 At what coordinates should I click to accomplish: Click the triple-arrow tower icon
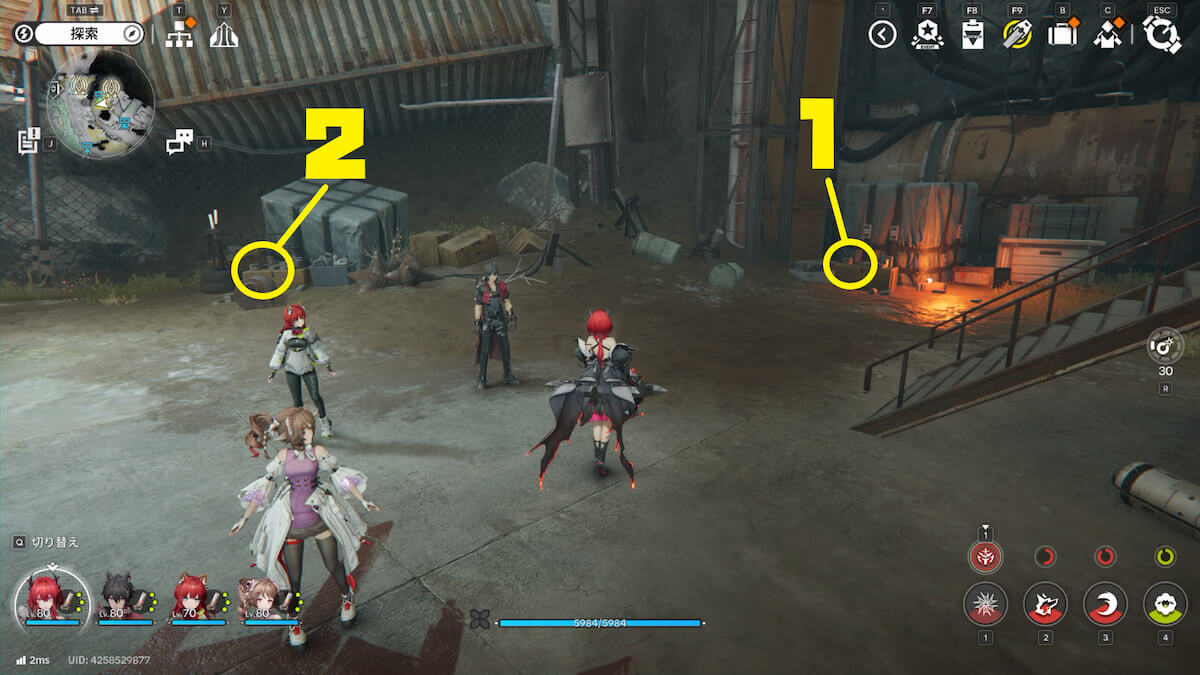click(x=224, y=35)
